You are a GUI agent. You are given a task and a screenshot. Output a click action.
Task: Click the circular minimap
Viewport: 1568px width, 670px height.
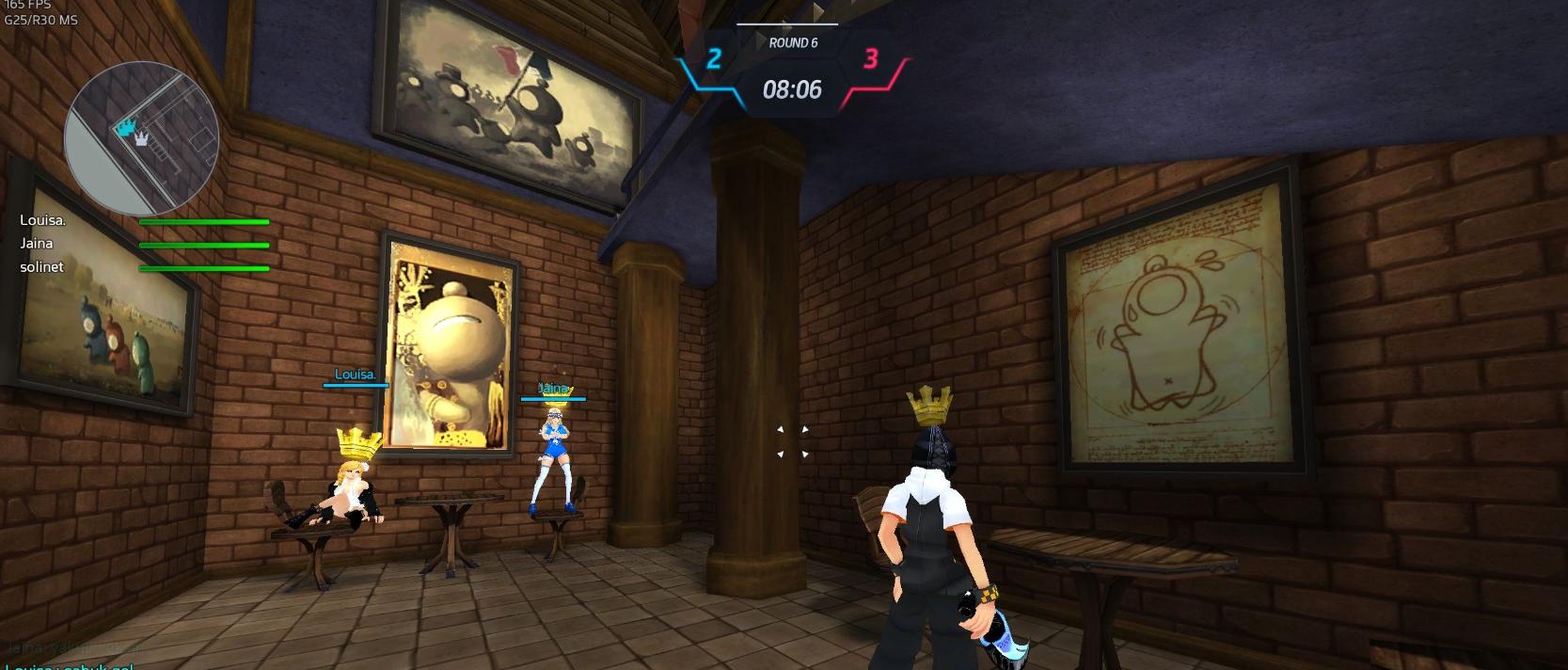[x=141, y=138]
